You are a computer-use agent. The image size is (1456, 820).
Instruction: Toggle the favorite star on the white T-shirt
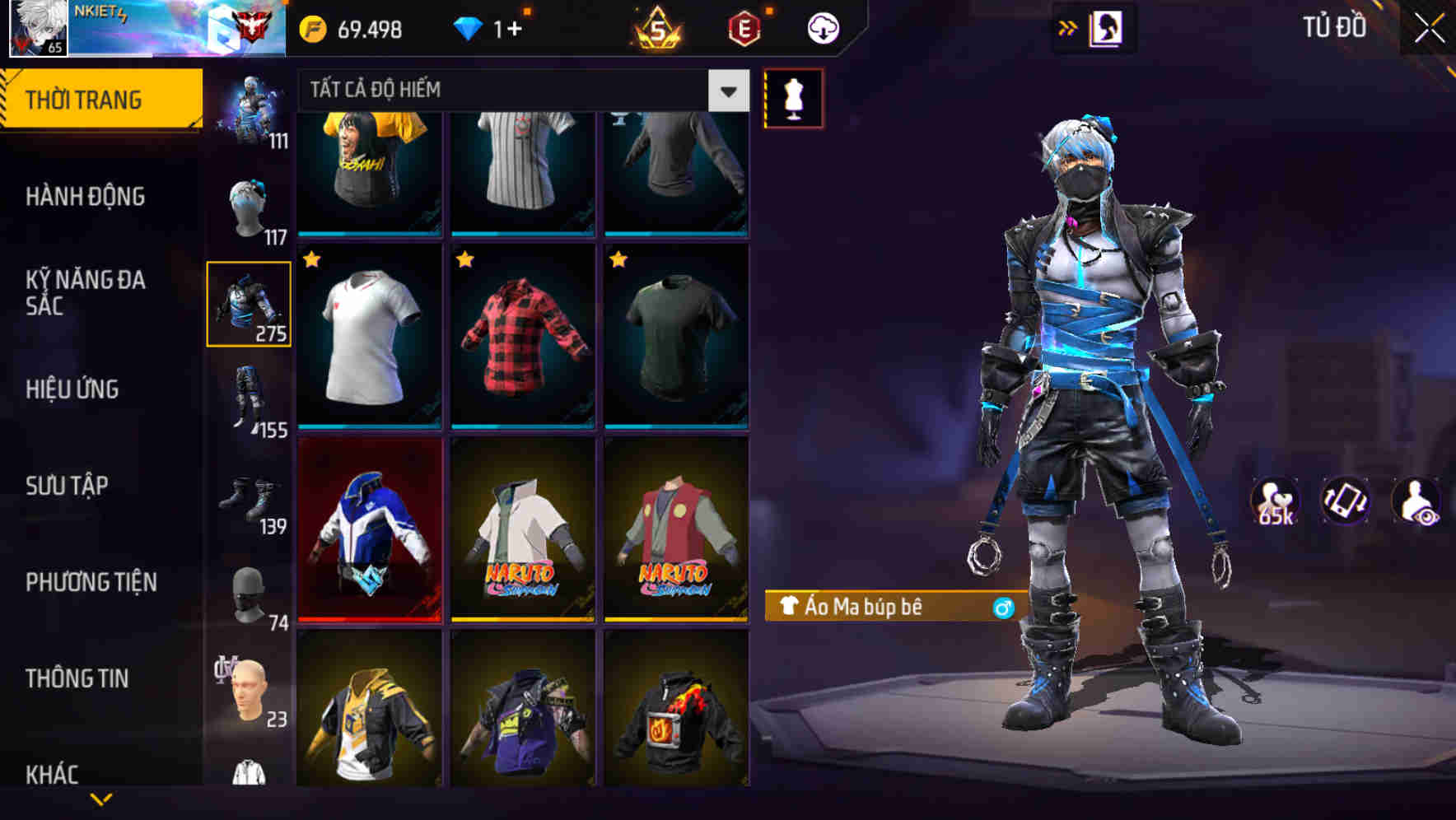(311, 260)
